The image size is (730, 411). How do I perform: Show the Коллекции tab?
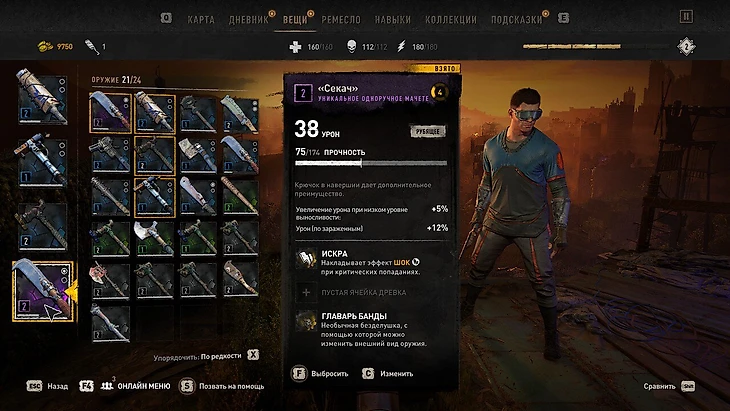pyautogui.click(x=448, y=19)
